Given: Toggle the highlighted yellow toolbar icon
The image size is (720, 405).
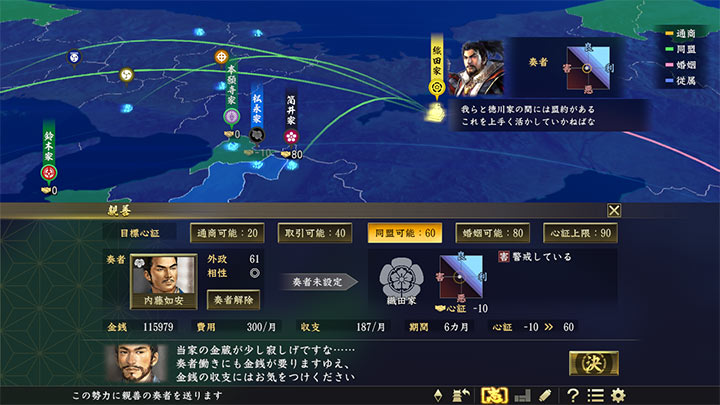Looking at the screenshot, I should point(493,395).
